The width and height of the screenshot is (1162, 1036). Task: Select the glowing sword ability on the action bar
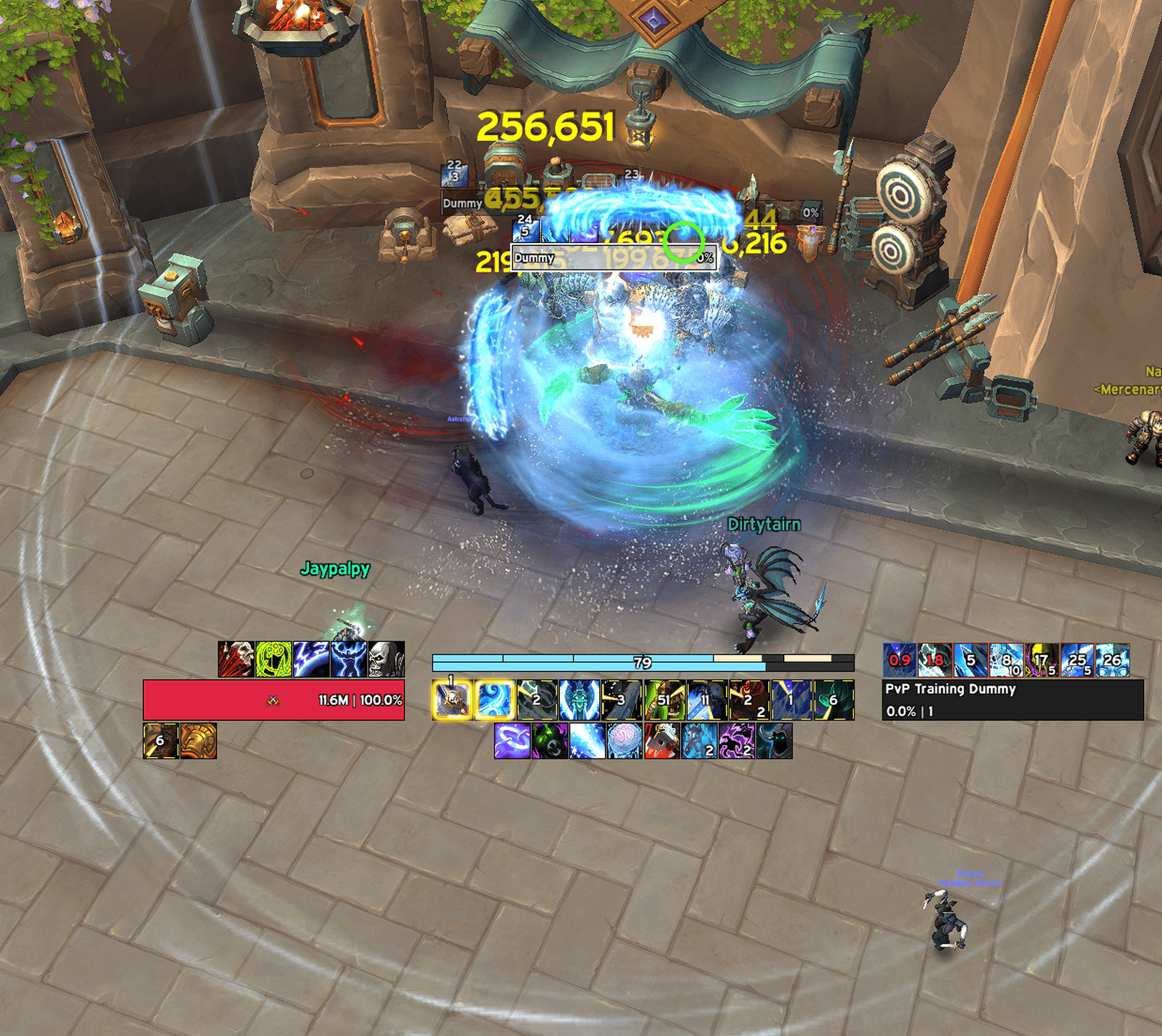click(x=451, y=699)
